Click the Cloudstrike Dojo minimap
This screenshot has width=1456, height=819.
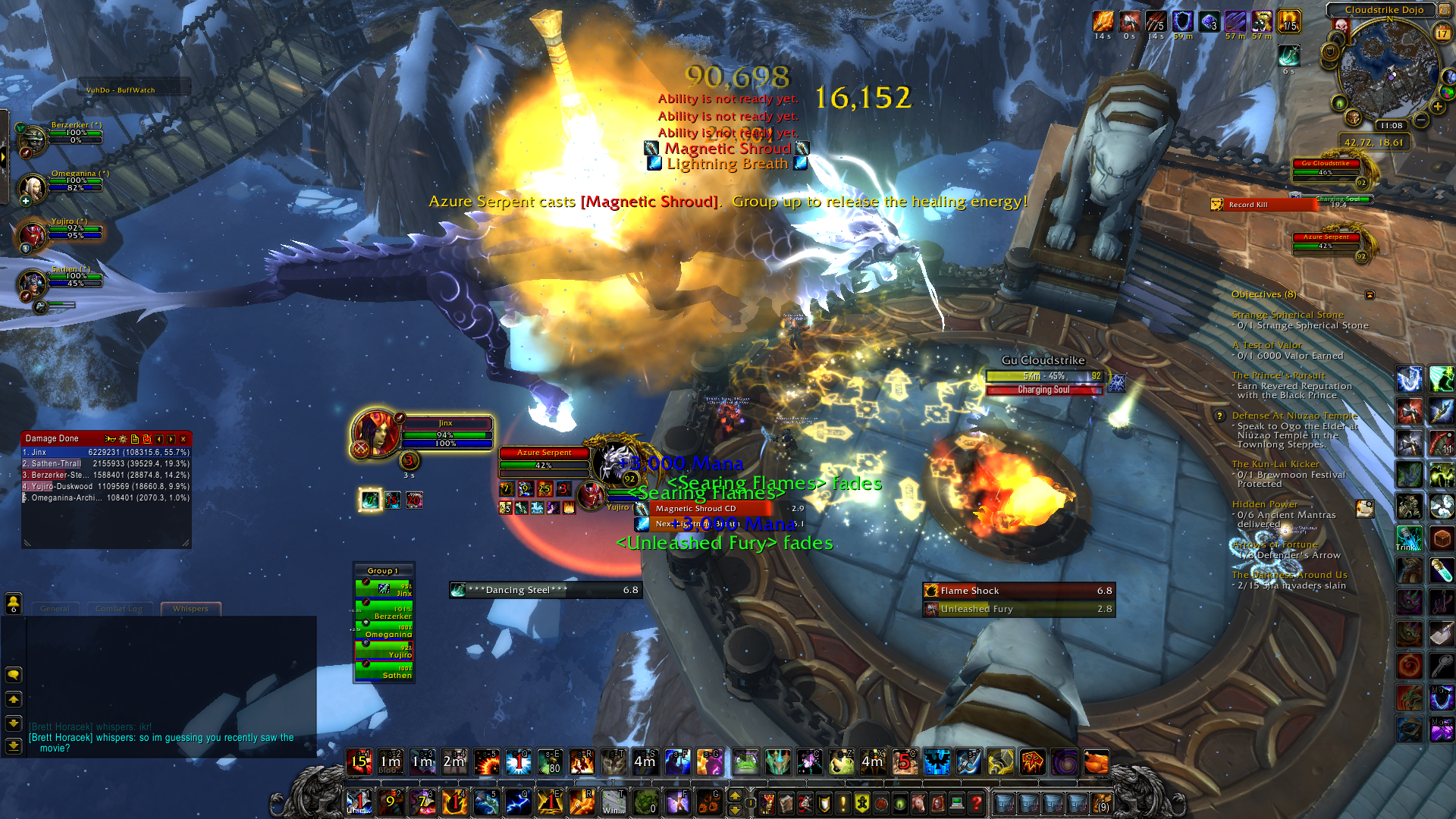pos(1388,72)
